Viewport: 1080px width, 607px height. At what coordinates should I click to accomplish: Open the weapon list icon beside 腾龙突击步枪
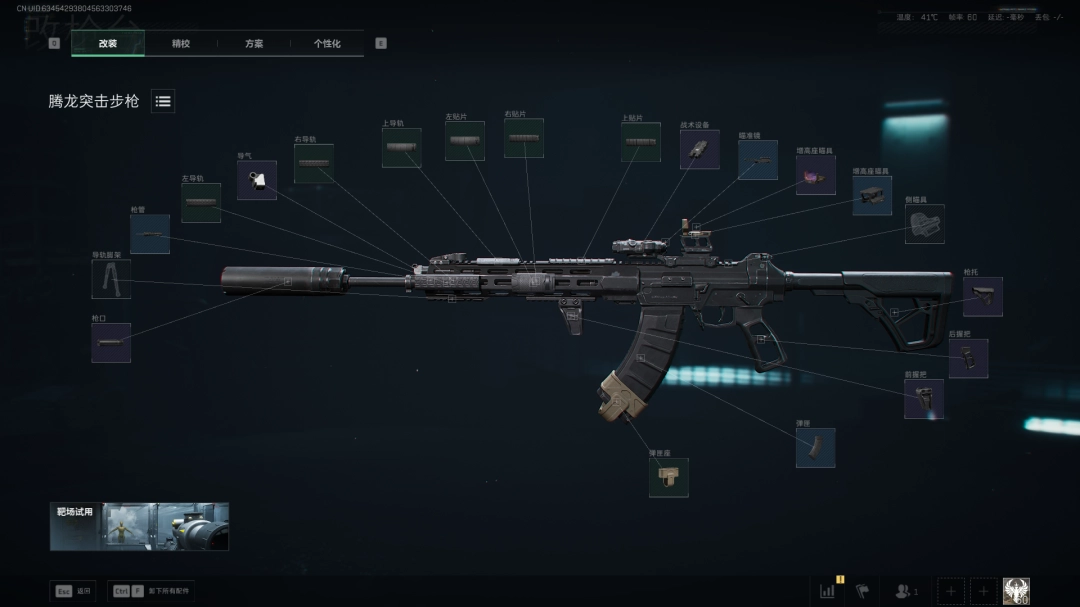163,101
